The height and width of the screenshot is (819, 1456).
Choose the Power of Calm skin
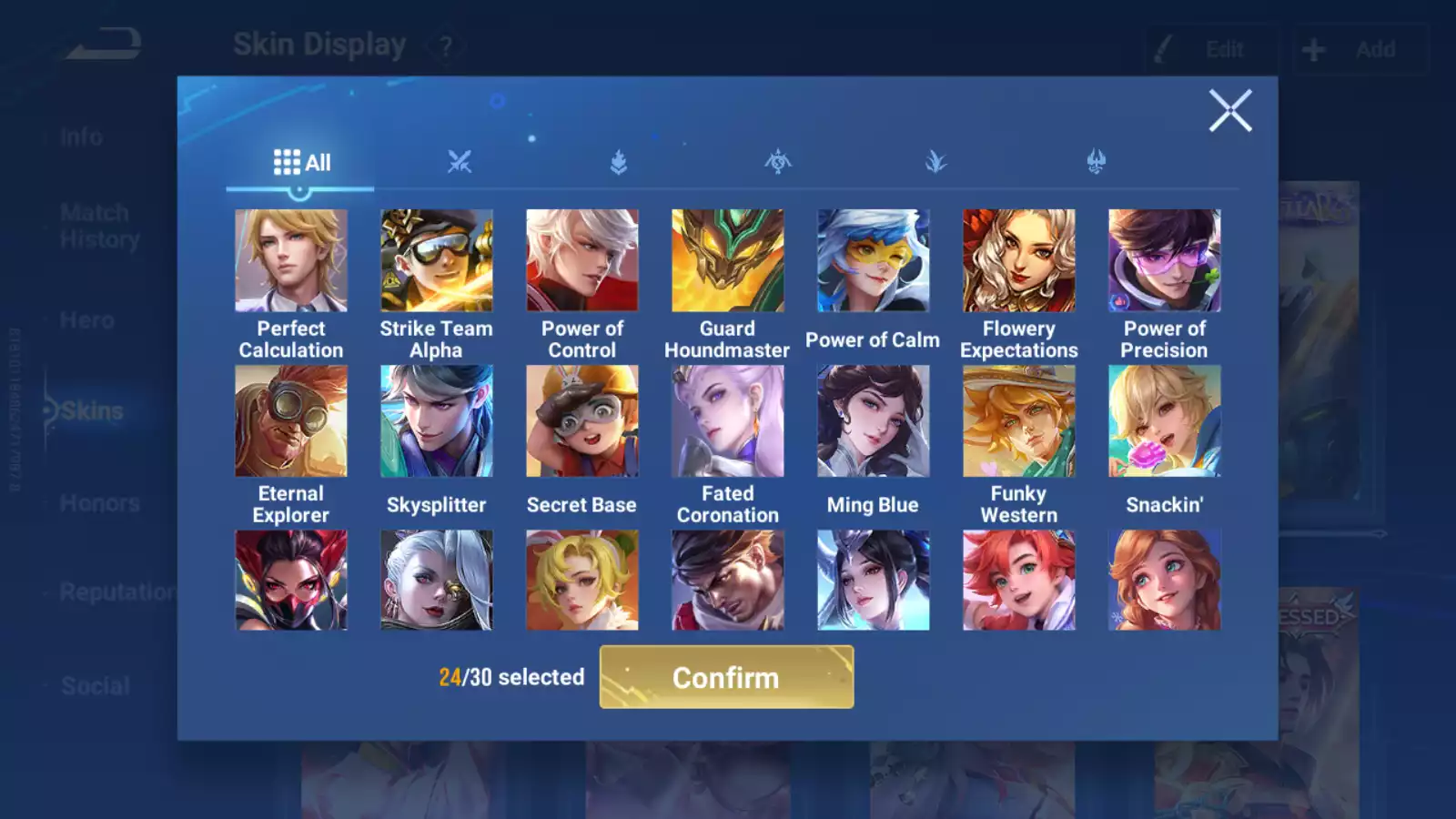click(x=874, y=261)
